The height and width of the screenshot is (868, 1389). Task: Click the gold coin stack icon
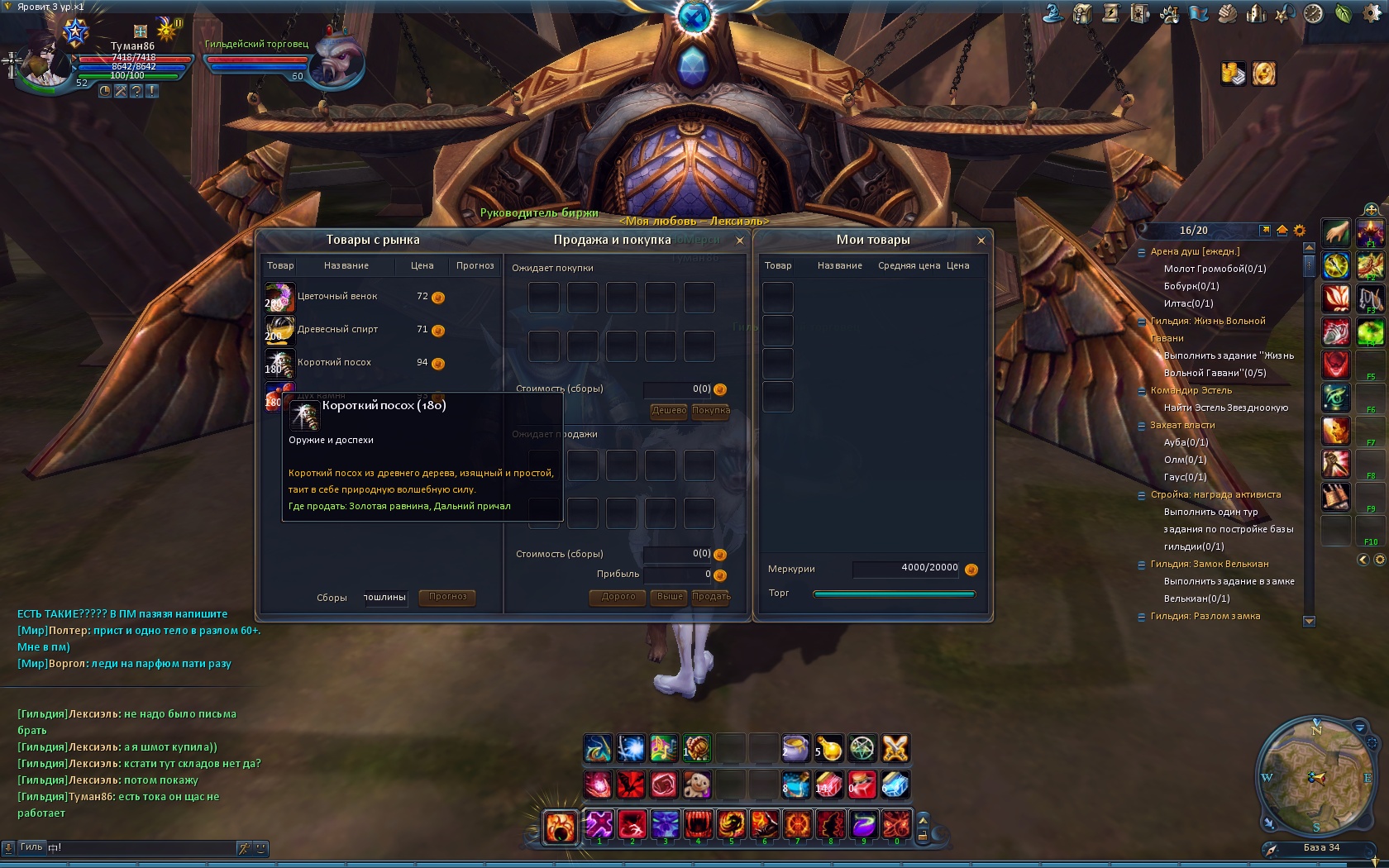click(x=1233, y=74)
